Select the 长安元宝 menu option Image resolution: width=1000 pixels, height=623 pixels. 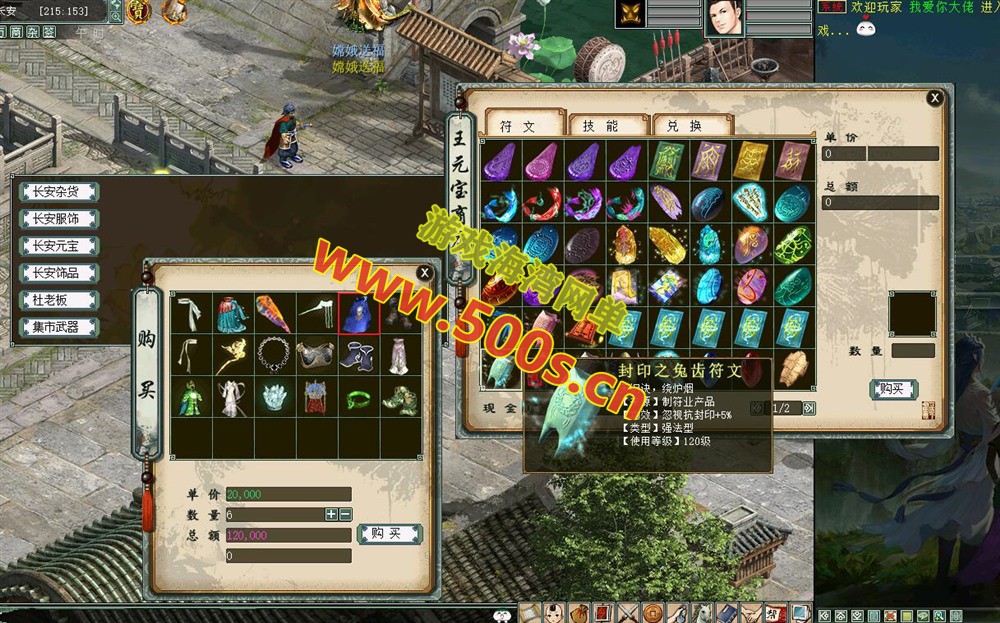click(55, 246)
